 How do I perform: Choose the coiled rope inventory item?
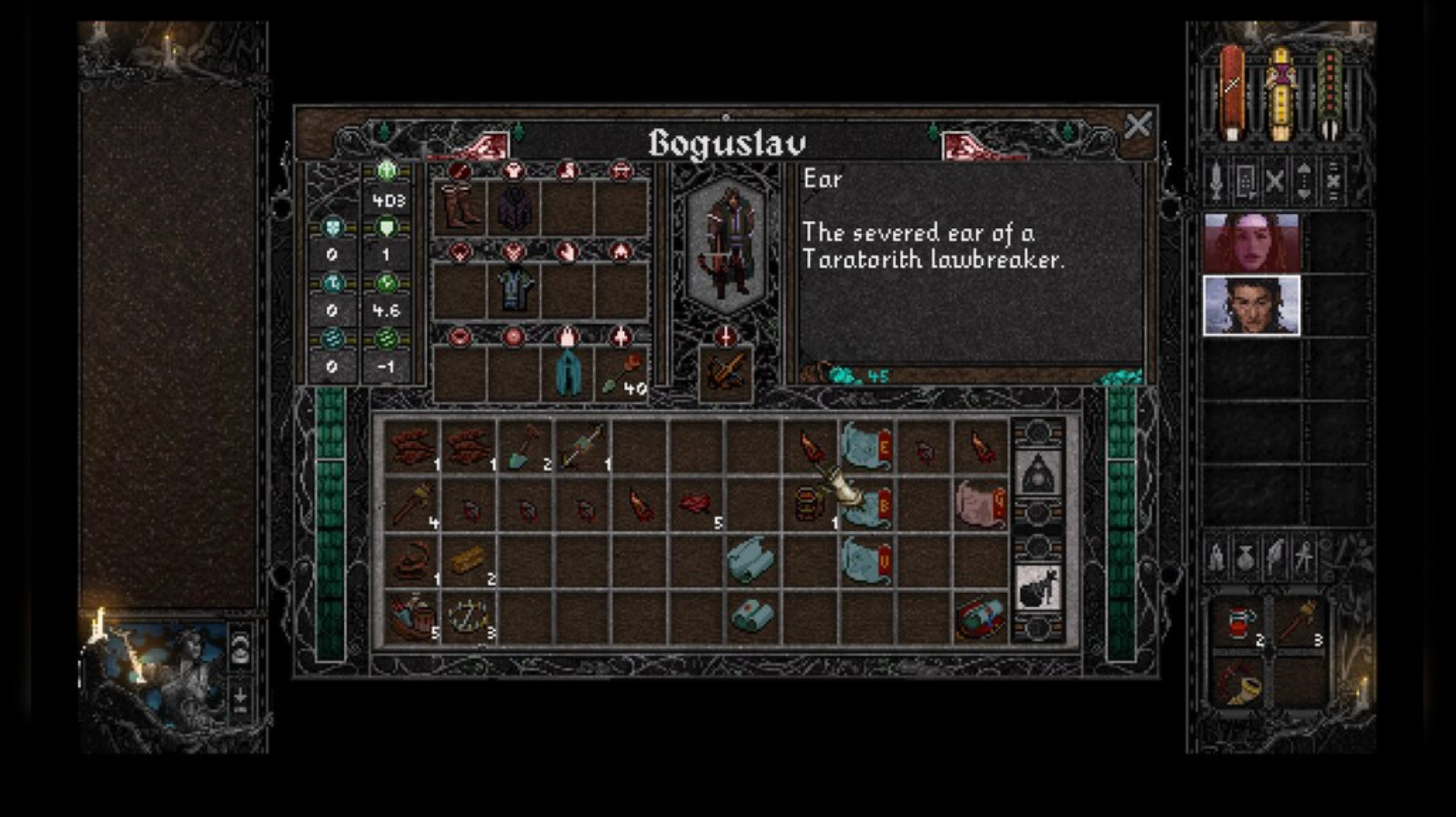coord(412,561)
